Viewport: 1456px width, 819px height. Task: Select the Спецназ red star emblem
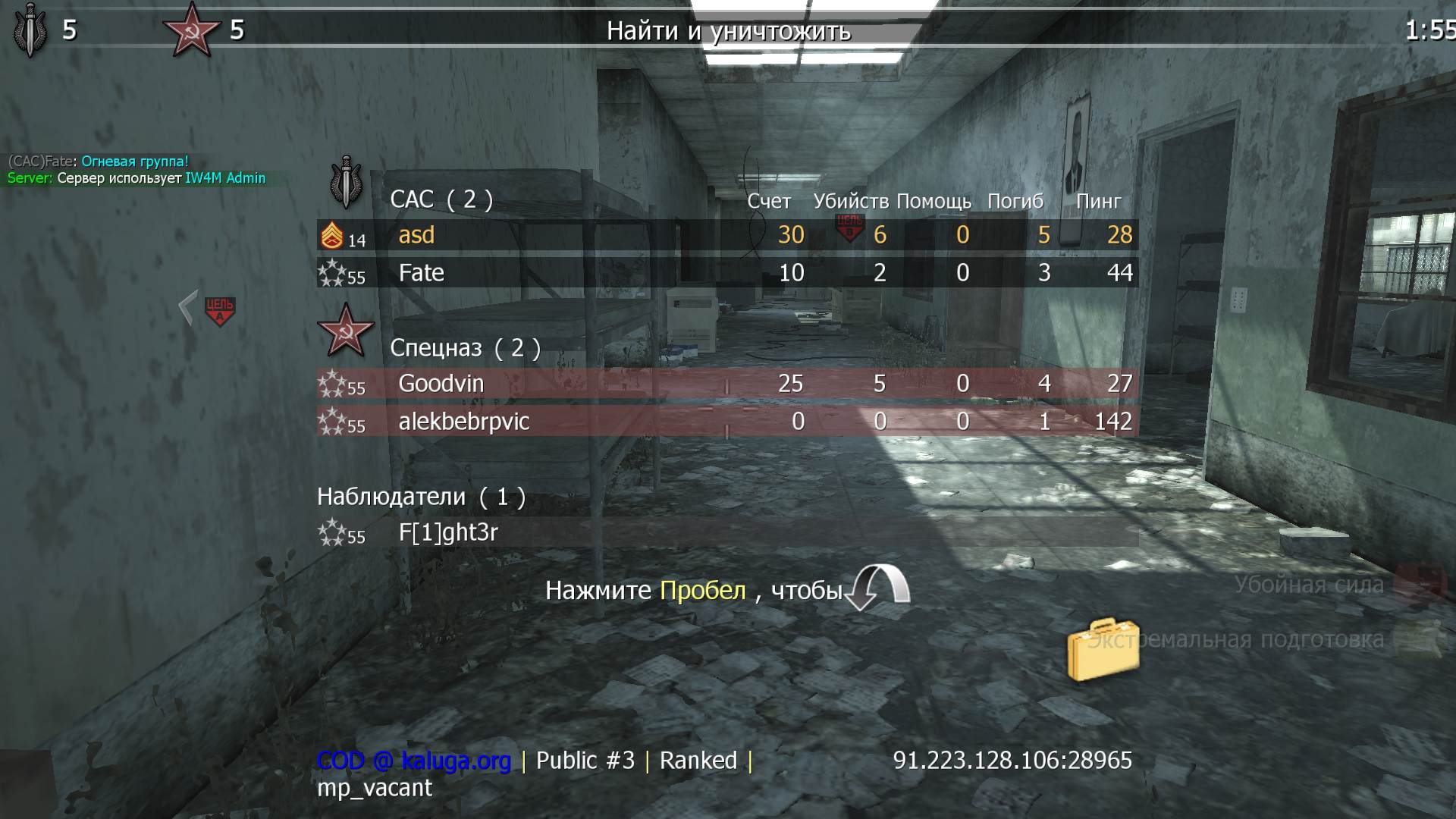click(x=345, y=331)
